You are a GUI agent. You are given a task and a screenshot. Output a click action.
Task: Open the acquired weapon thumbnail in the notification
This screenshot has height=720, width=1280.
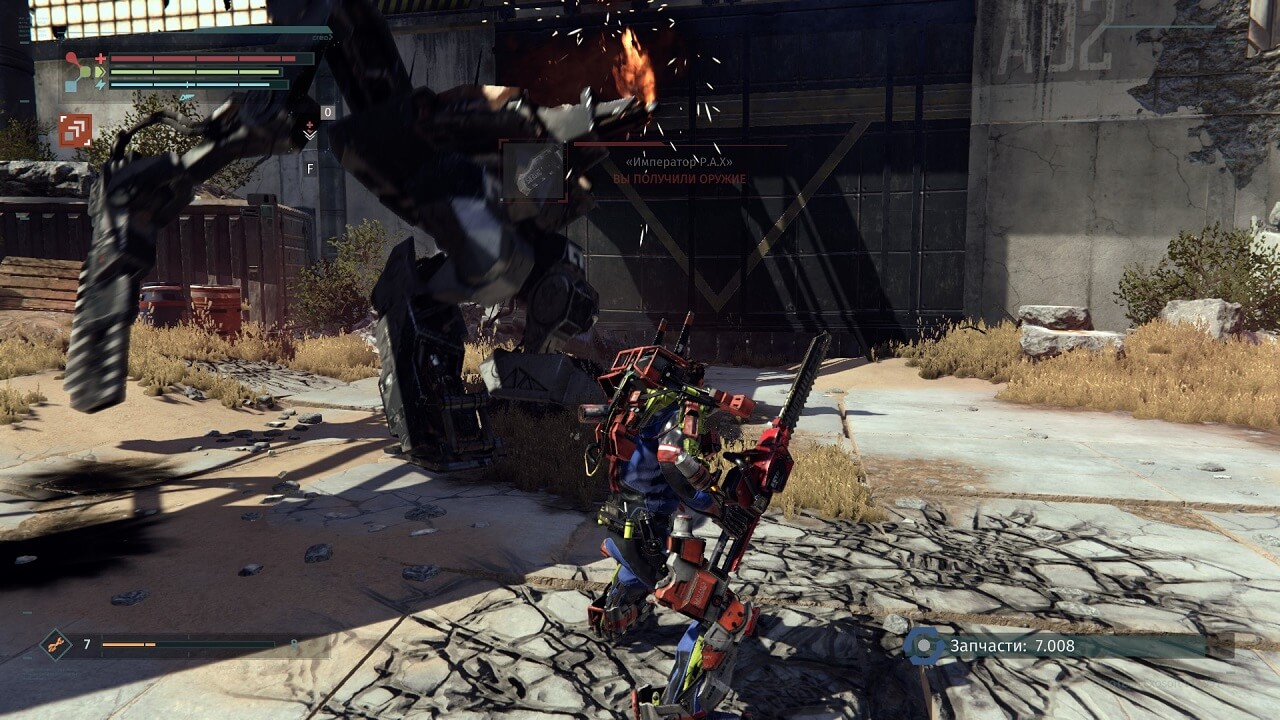click(534, 171)
